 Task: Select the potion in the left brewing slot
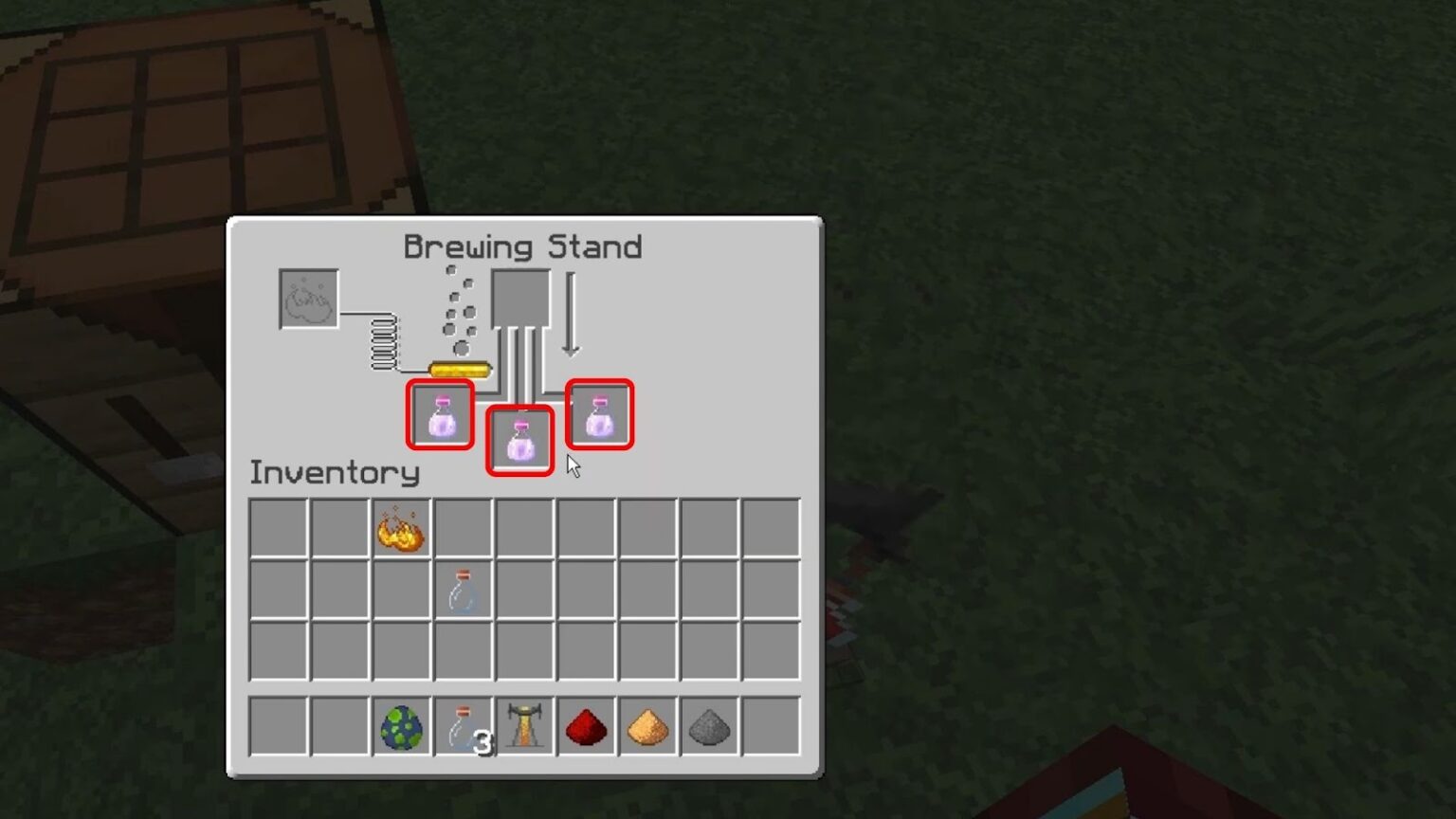[x=439, y=417]
